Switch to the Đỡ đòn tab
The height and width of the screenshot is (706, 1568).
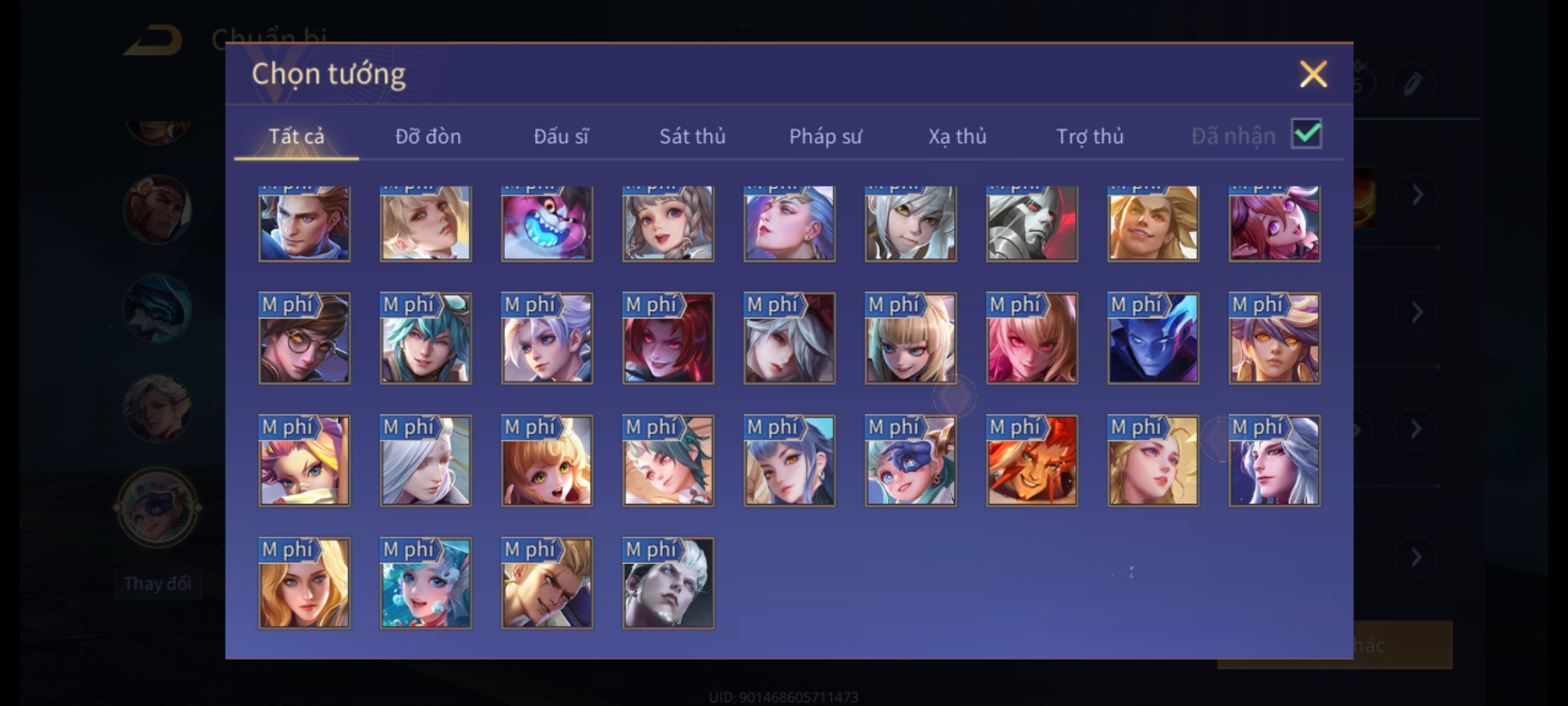[428, 136]
